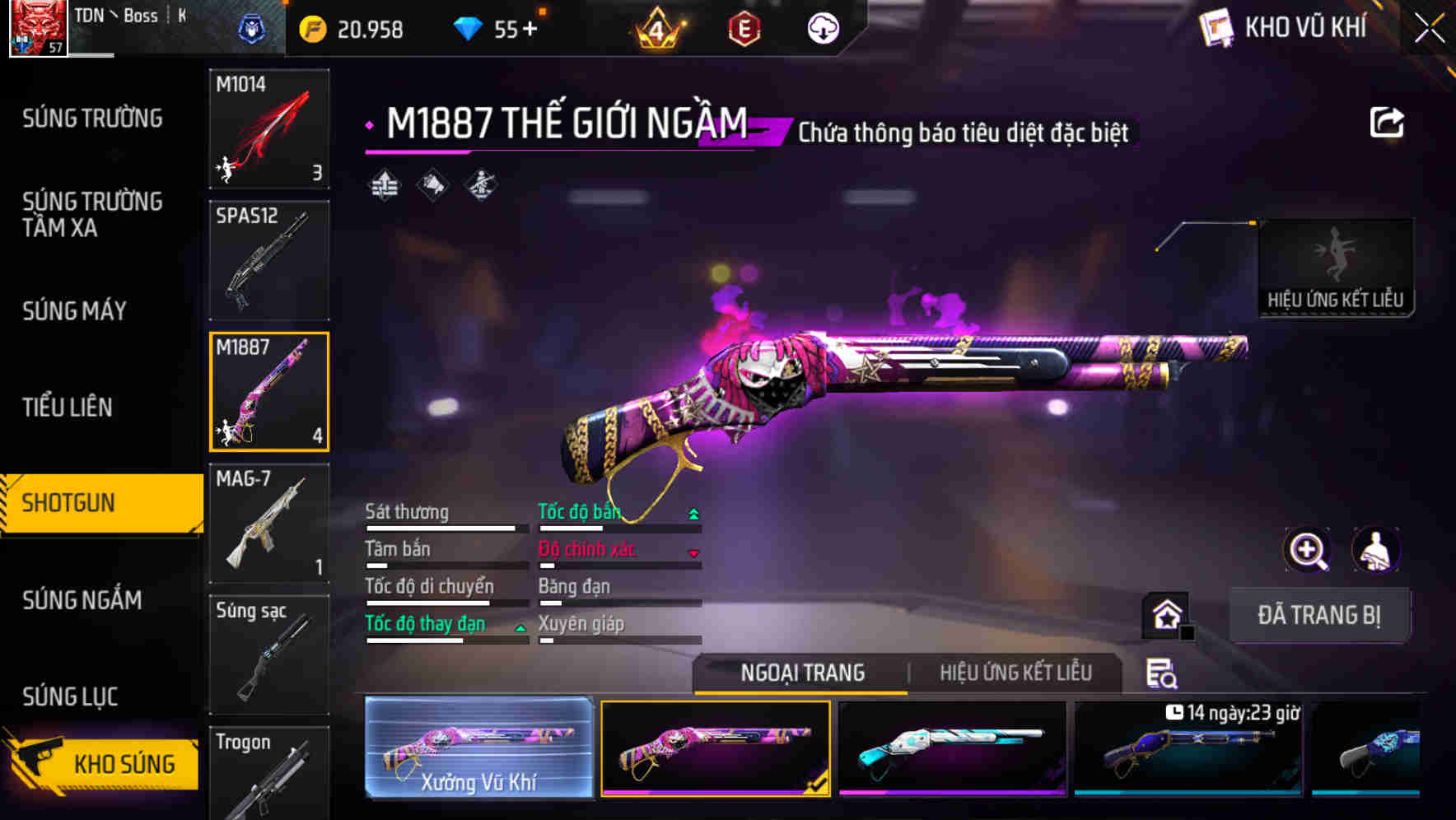
Task: Open the diamond balance 55+ top-up panel
Action: [x=494, y=28]
